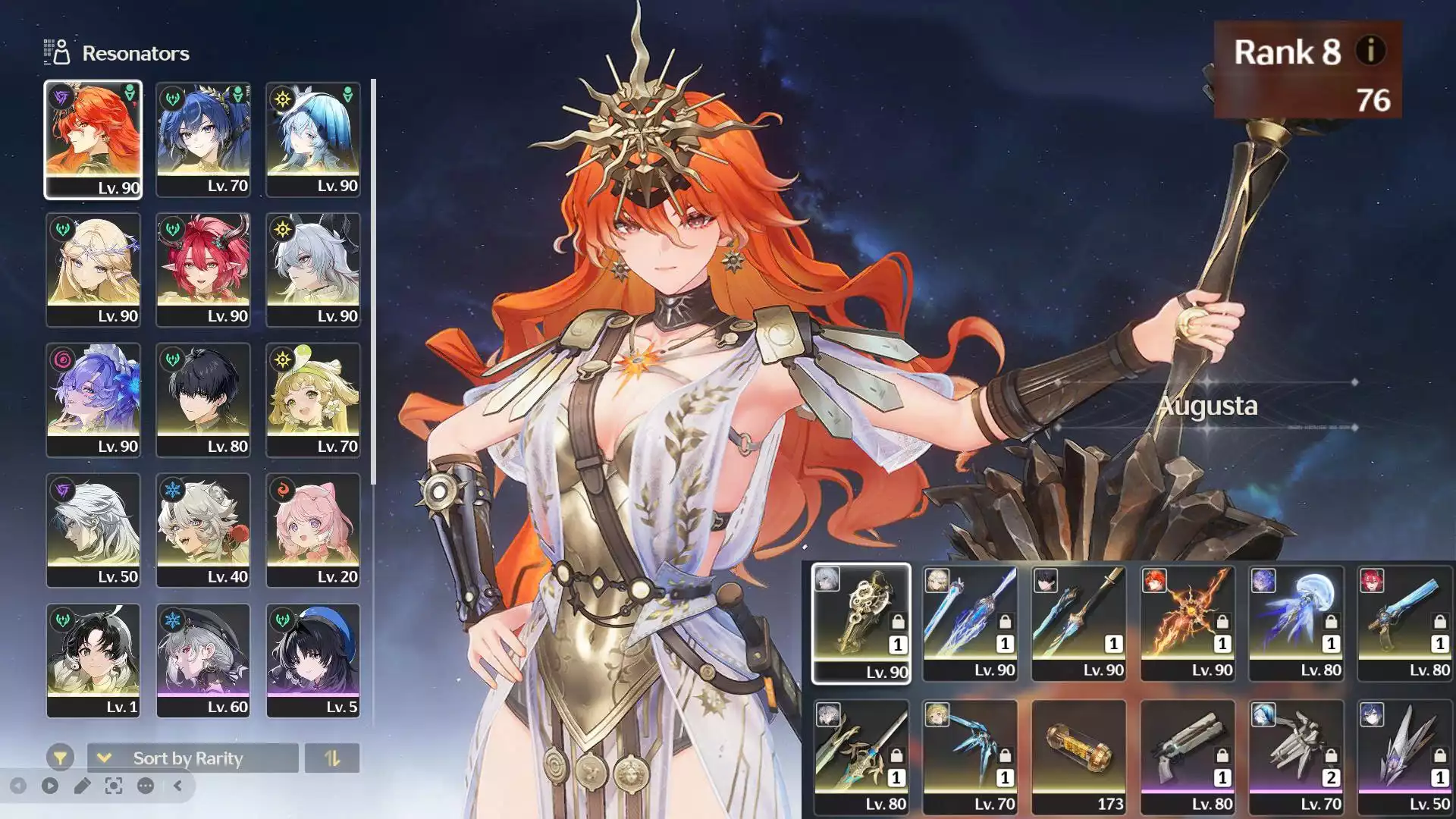Screen dimensions: 1456x819
Task: Click the overlay play button
Action: tap(50, 786)
